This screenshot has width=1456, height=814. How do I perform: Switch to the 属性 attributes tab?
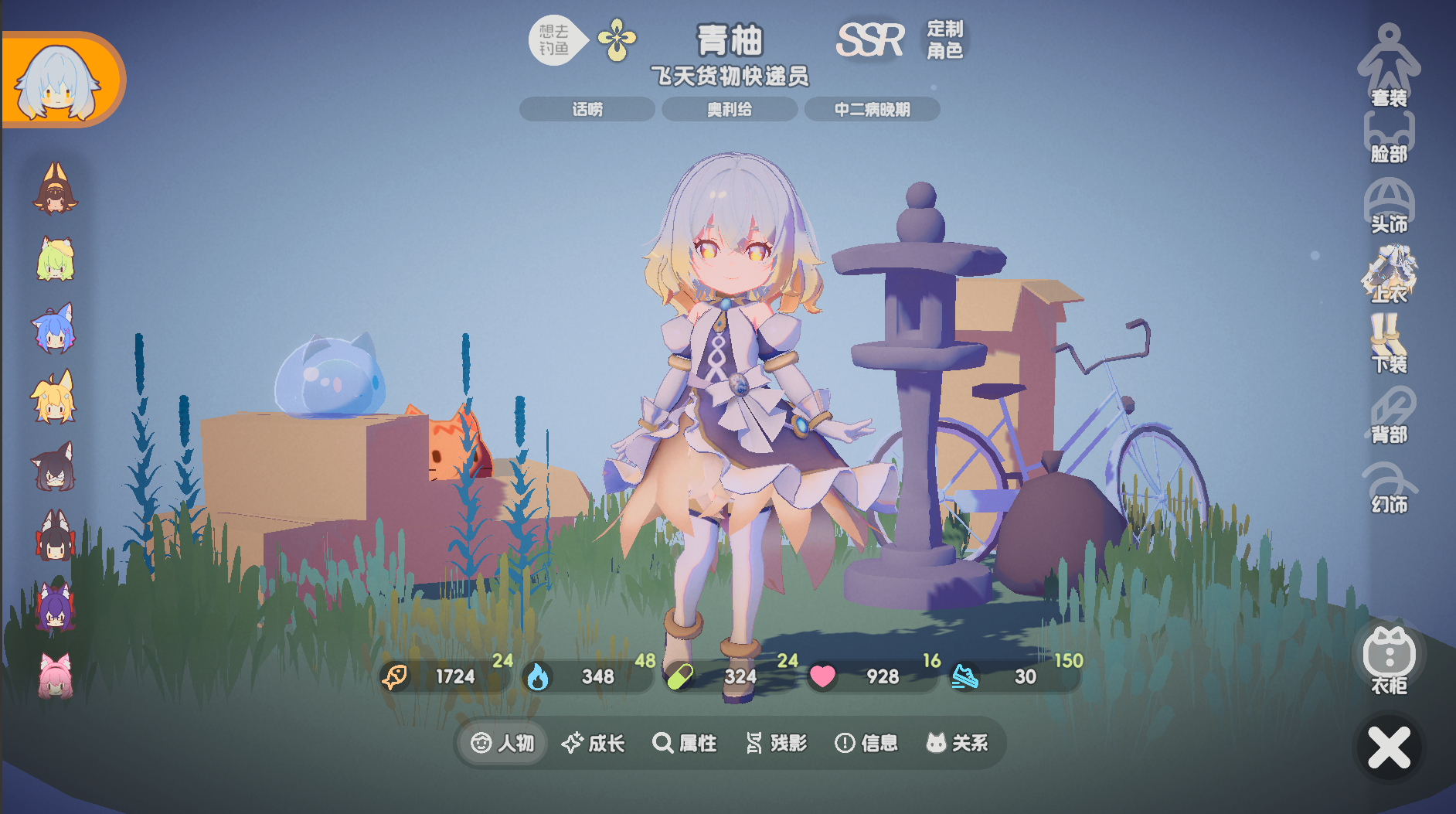pyautogui.click(x=685, y=743)
